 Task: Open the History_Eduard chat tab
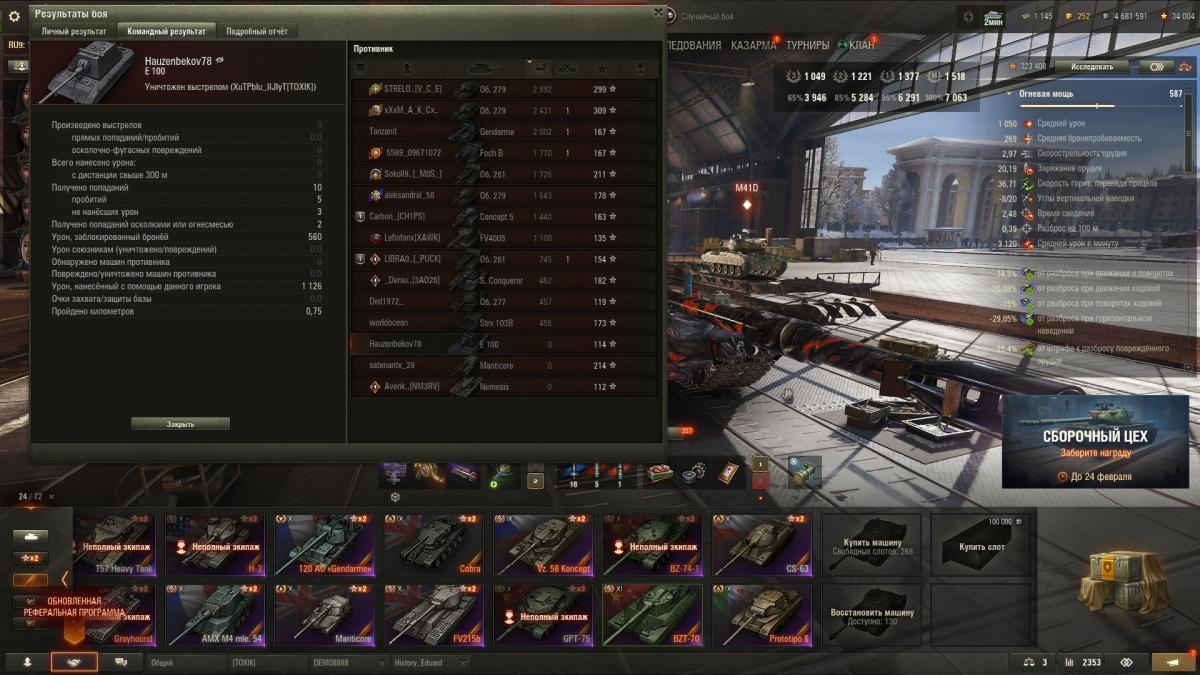418,663
